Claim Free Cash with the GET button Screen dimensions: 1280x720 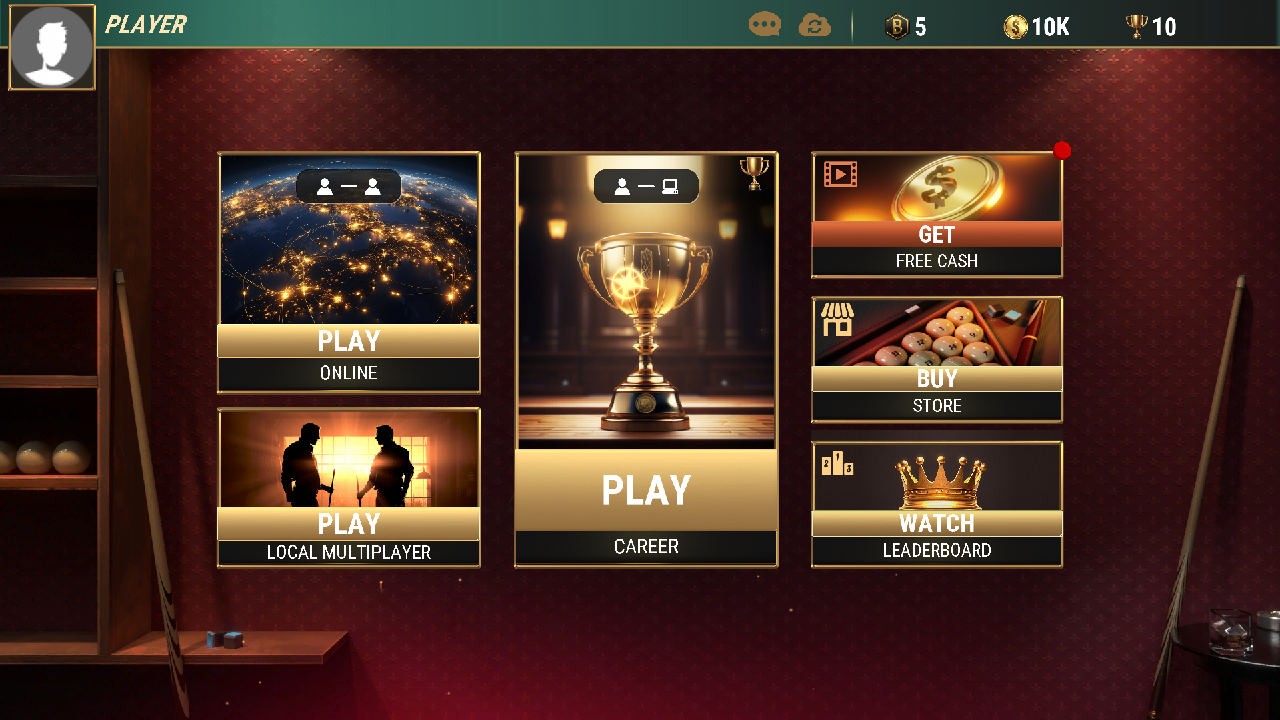pyautogui.click(x=936, y=235)
